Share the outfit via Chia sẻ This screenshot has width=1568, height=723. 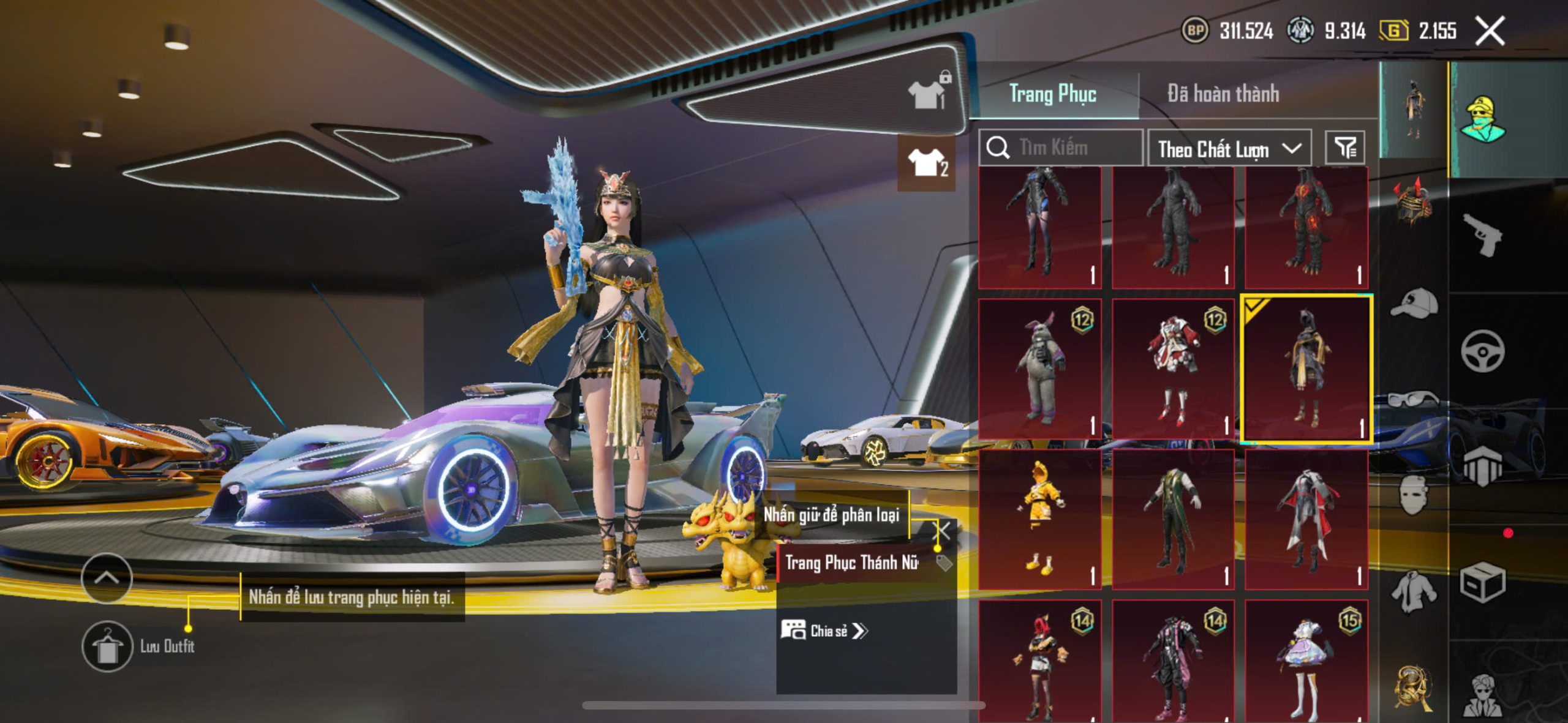(x=824, y=631)
